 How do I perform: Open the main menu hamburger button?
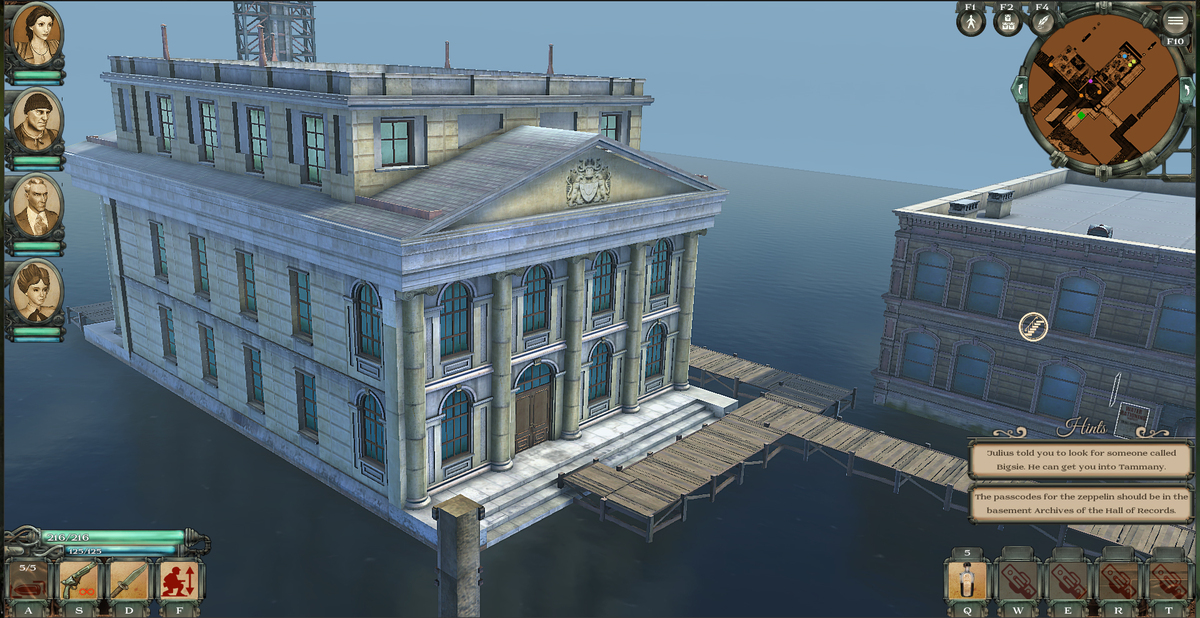(x=1175, y=20)
